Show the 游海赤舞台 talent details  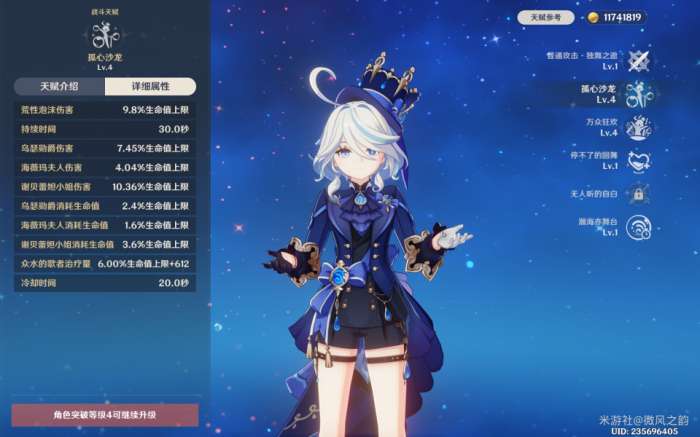coord(639,227)
